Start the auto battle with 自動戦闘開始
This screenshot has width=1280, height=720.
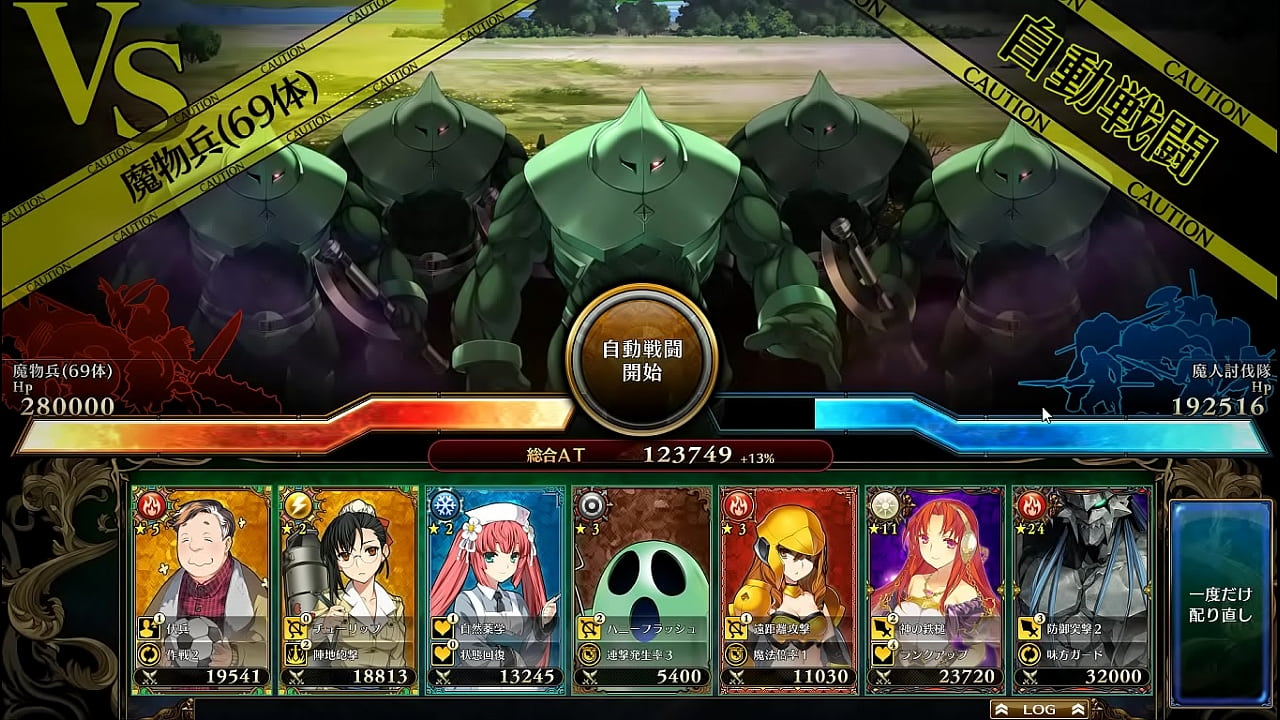(641, 362)
